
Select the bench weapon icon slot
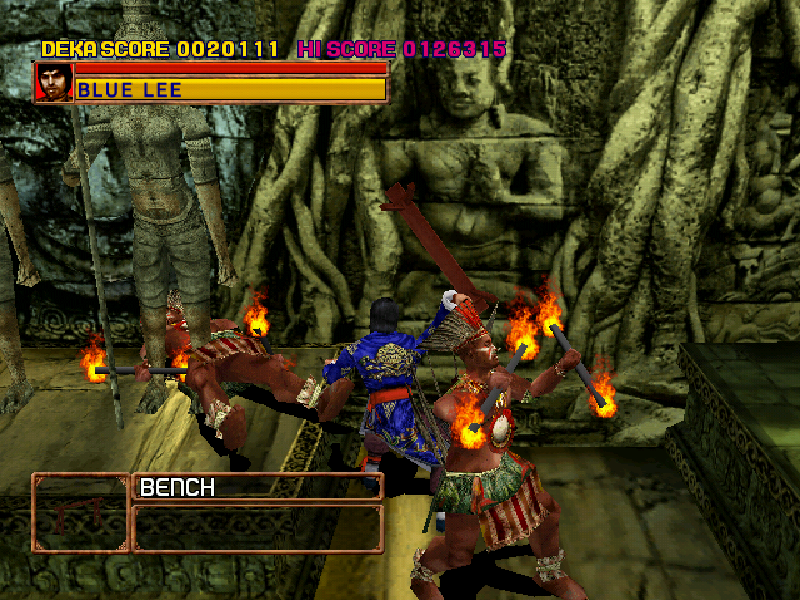pyautogui.click(x=80, y=513)
